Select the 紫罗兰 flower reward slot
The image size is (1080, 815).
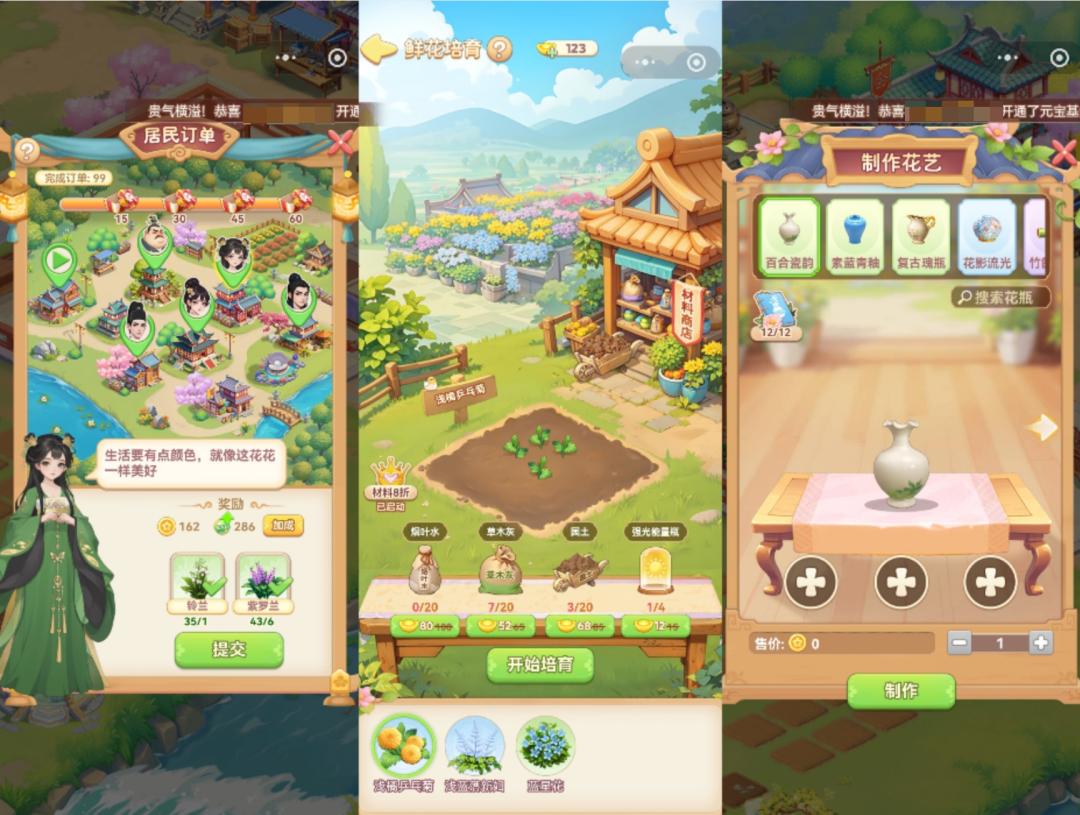[263, 580]
